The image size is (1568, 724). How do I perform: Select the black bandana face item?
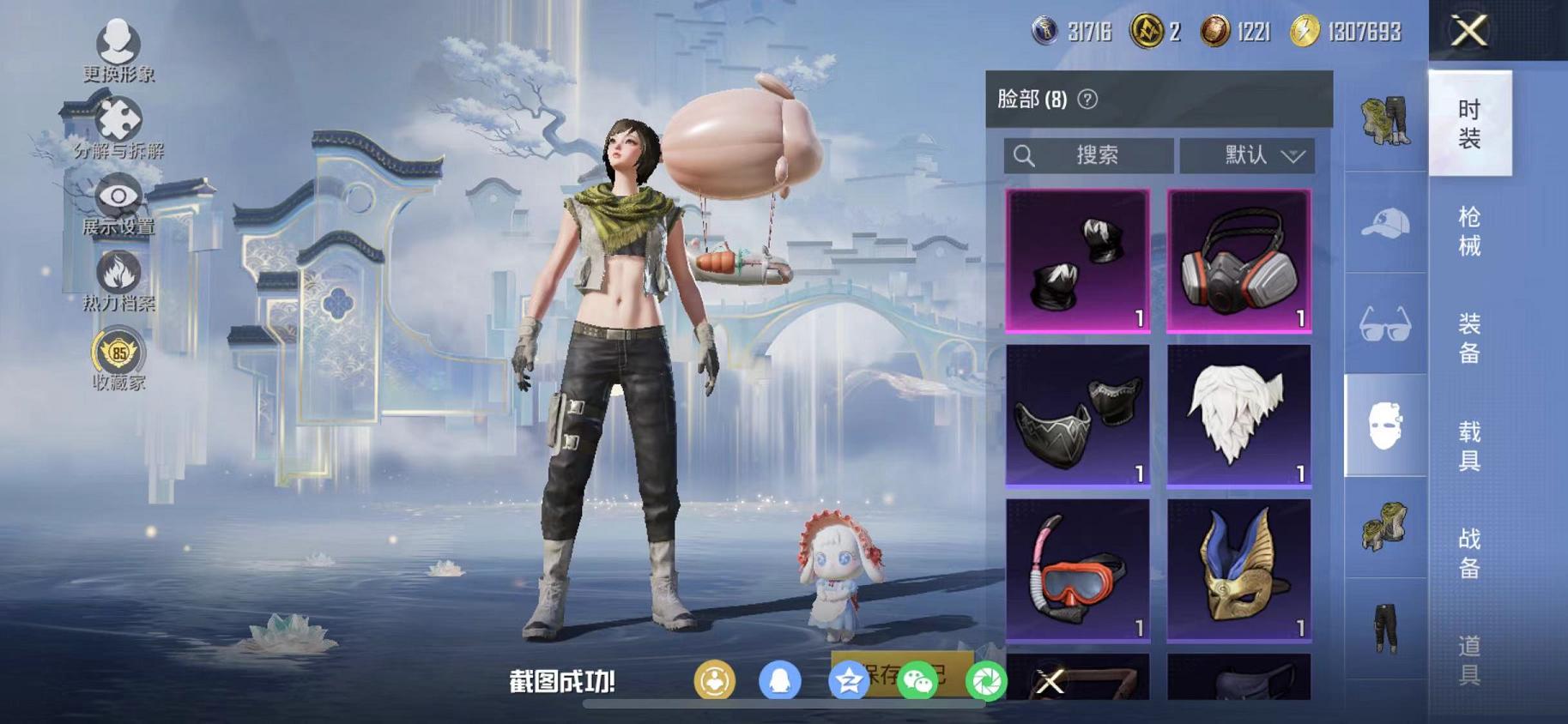1077,260
